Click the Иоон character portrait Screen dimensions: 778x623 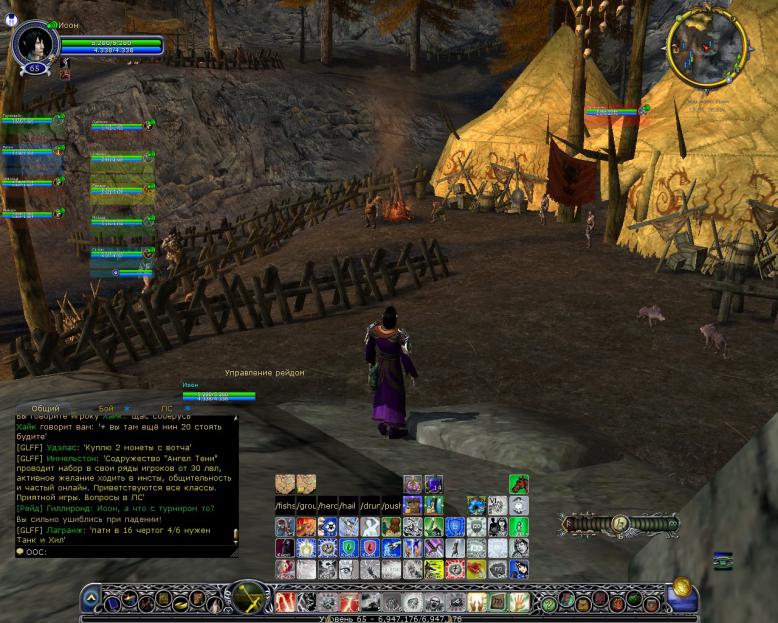(34, 43)
